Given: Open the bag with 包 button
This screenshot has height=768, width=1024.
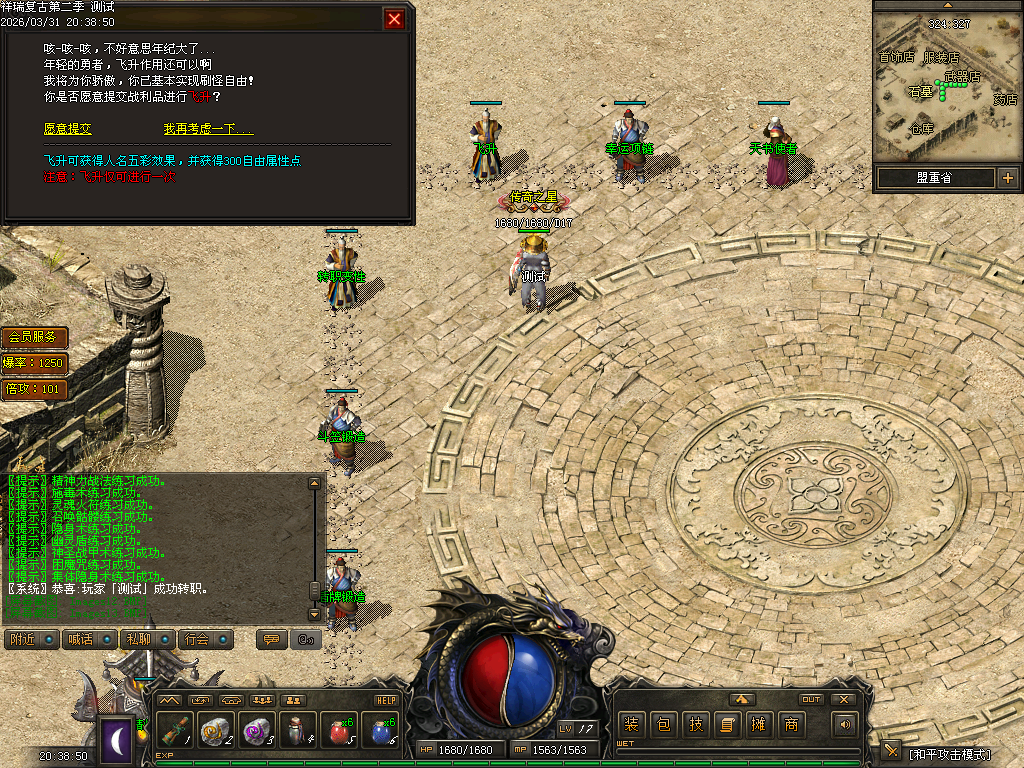Looking at the screenshot, I should point(663,724).
